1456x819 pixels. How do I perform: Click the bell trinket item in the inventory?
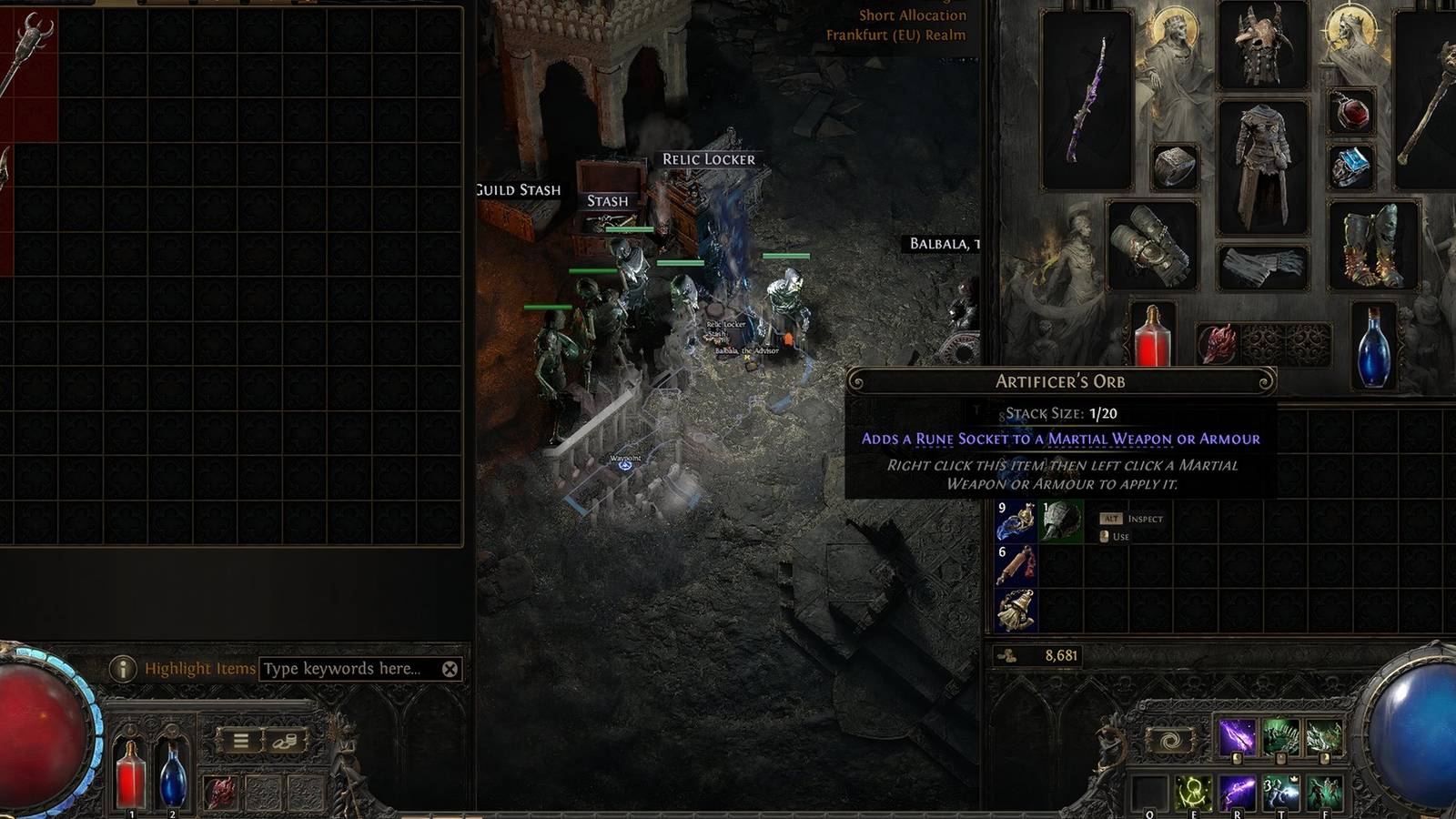click(1016, 608)
